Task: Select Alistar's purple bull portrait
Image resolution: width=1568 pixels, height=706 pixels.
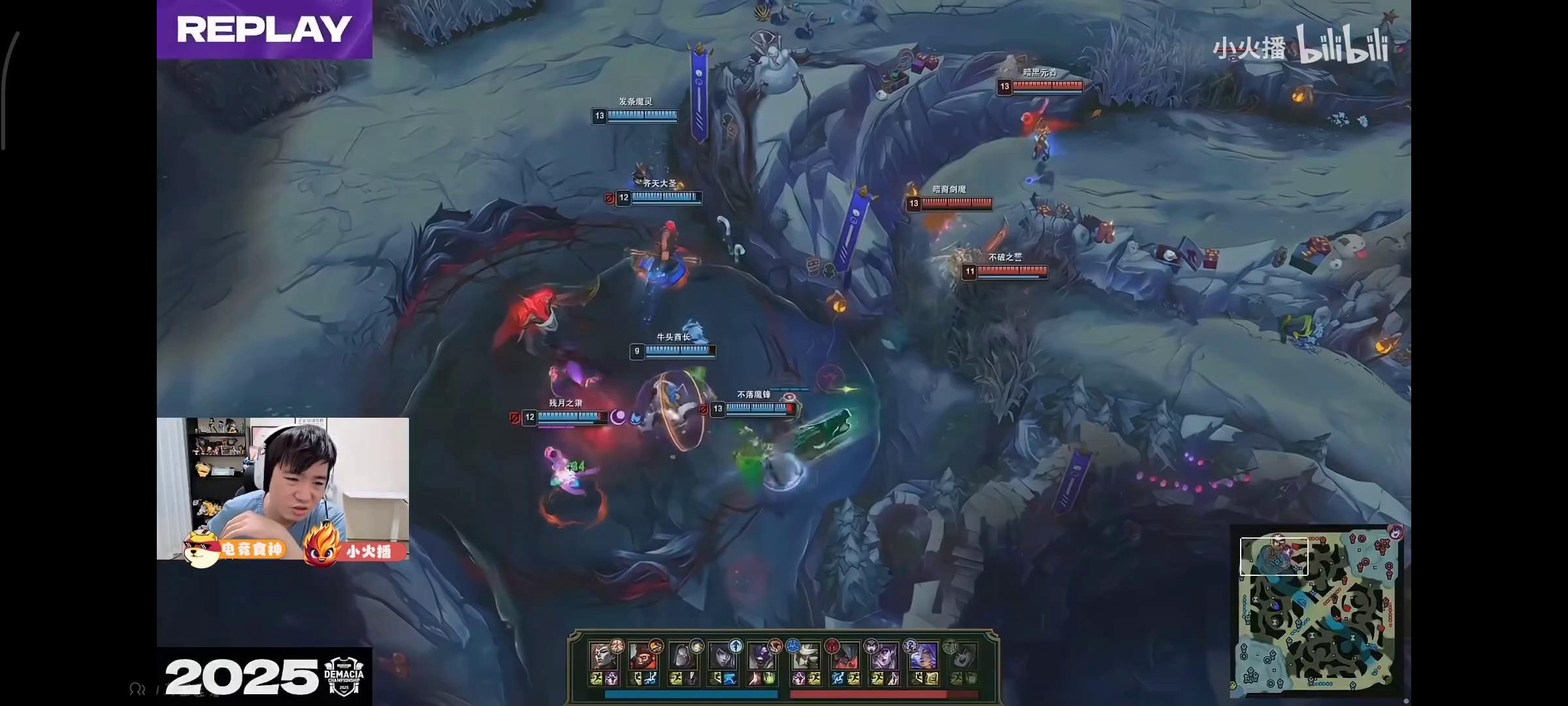Action: point(760,656)
